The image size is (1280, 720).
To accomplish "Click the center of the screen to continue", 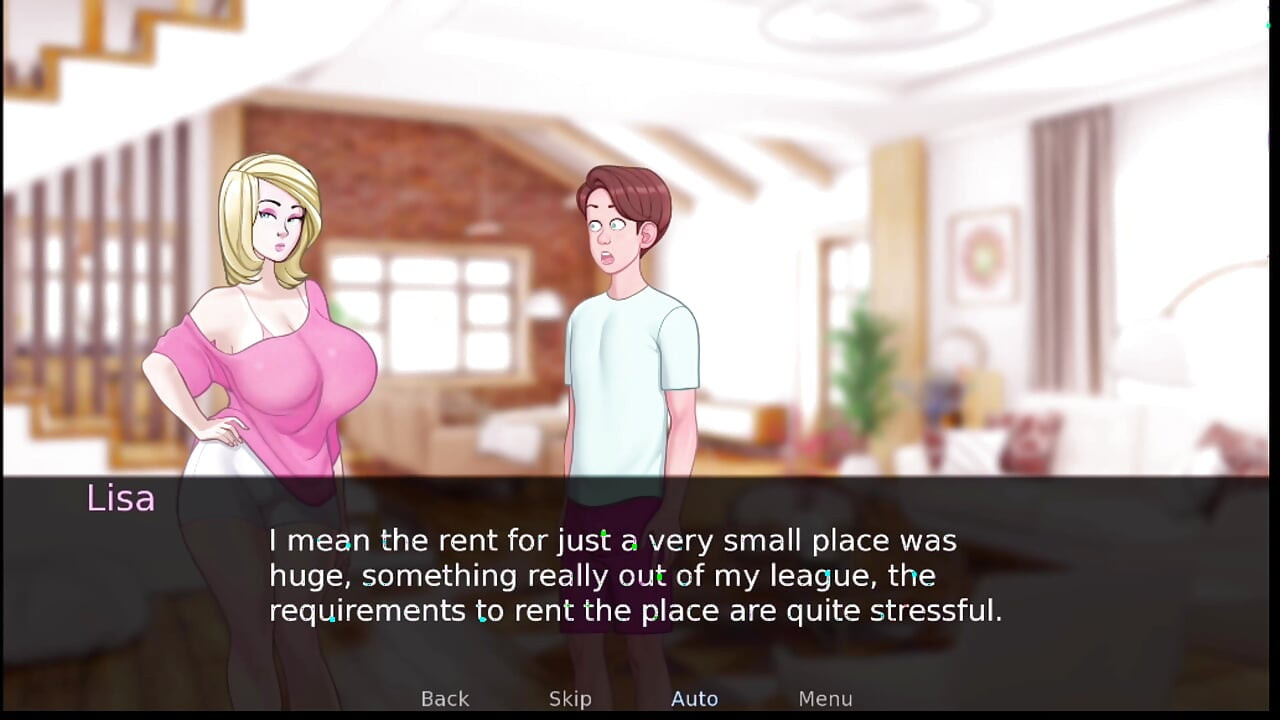I will click(640, 360).
